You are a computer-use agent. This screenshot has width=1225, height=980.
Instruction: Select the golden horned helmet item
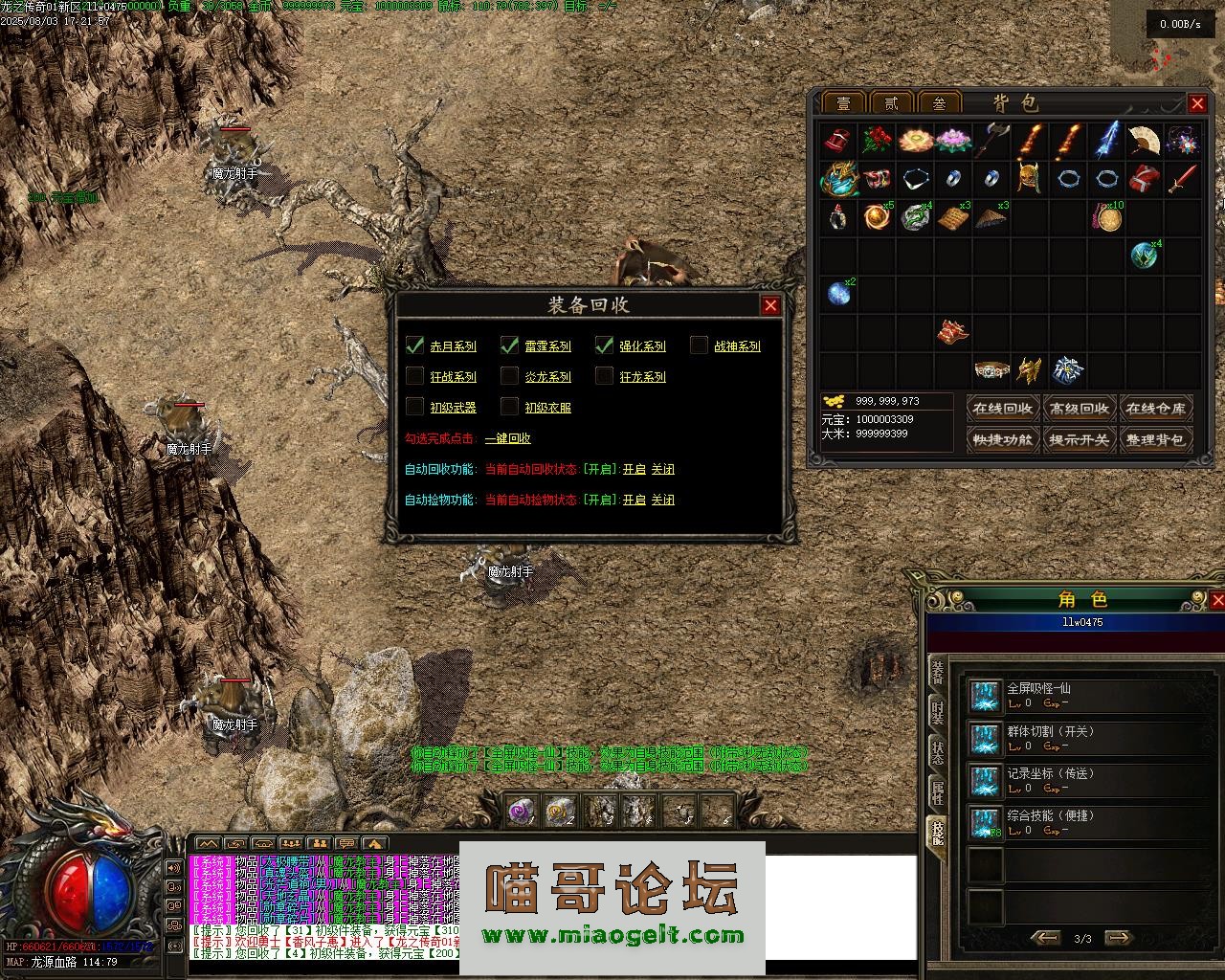[x=1028, y=178]
